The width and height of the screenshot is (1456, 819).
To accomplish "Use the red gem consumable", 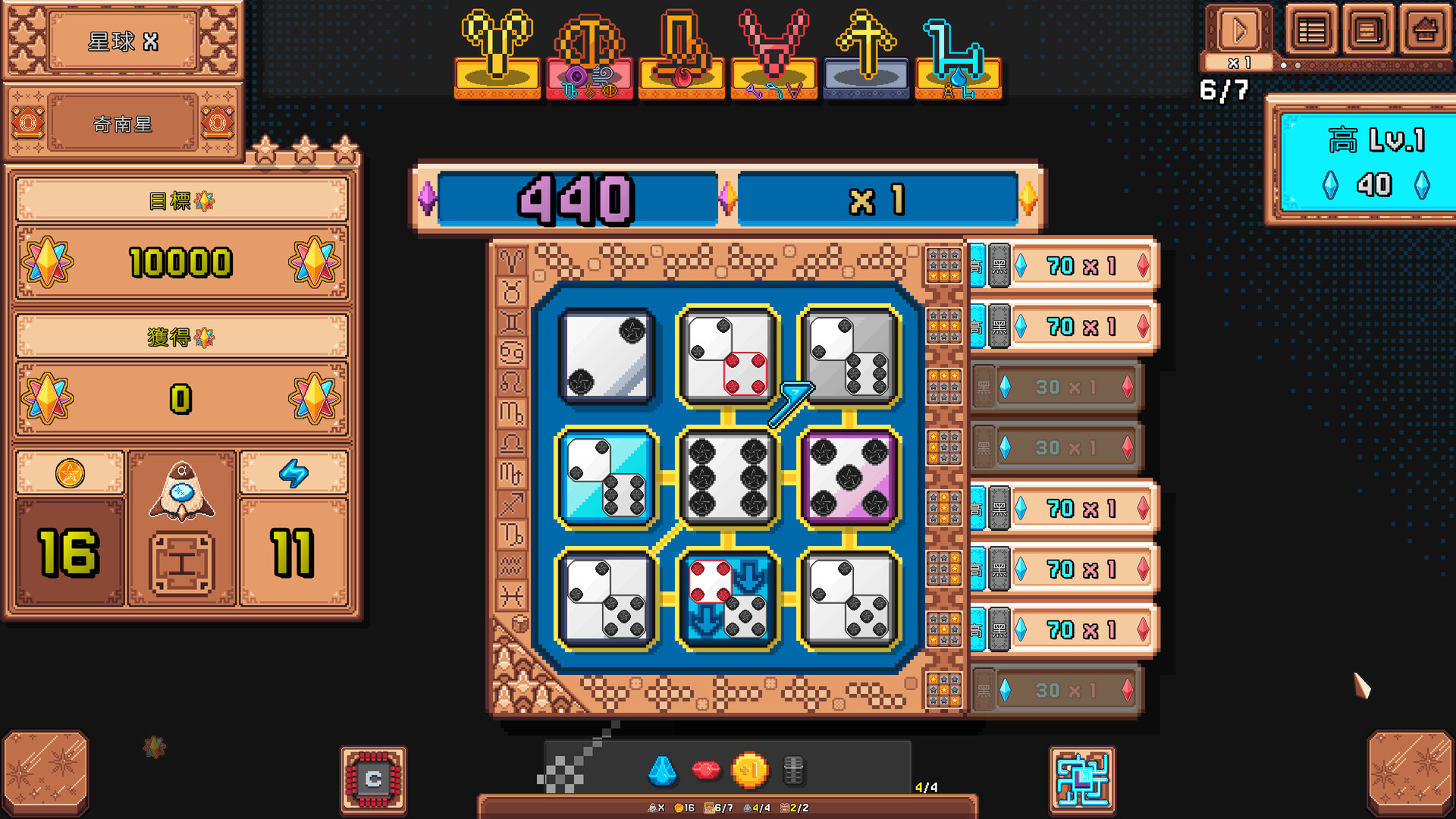I will [706, 770].
